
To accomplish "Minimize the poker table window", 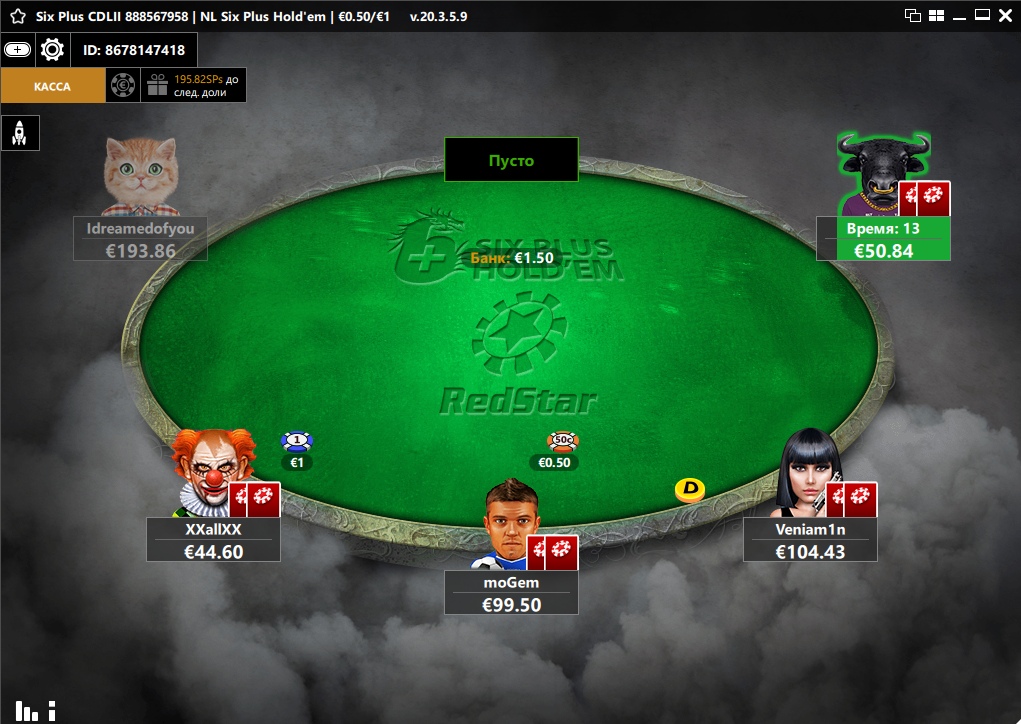I will 960,15.
